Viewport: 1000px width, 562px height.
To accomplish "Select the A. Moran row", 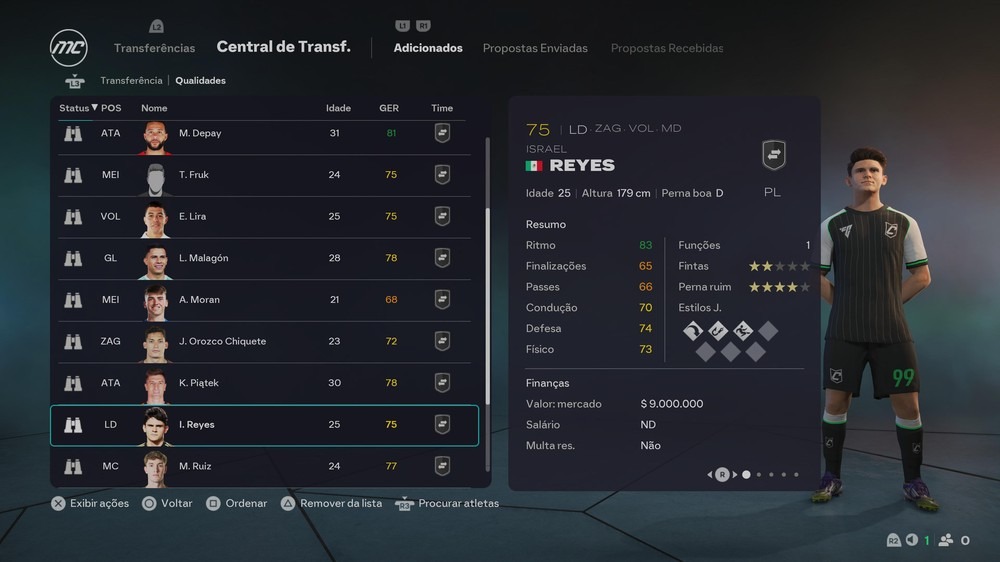I will click(264, 300).
